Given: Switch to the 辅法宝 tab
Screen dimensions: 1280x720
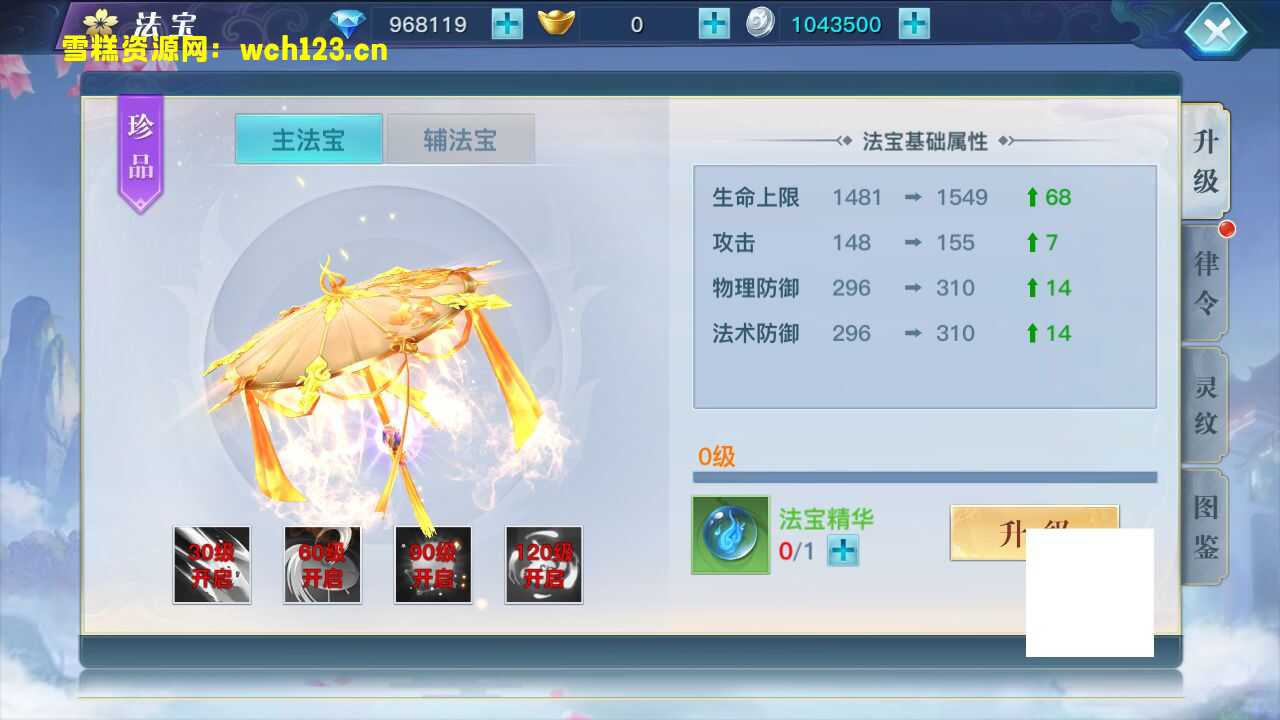Looking at the screenshot, I should coord(460,140).
